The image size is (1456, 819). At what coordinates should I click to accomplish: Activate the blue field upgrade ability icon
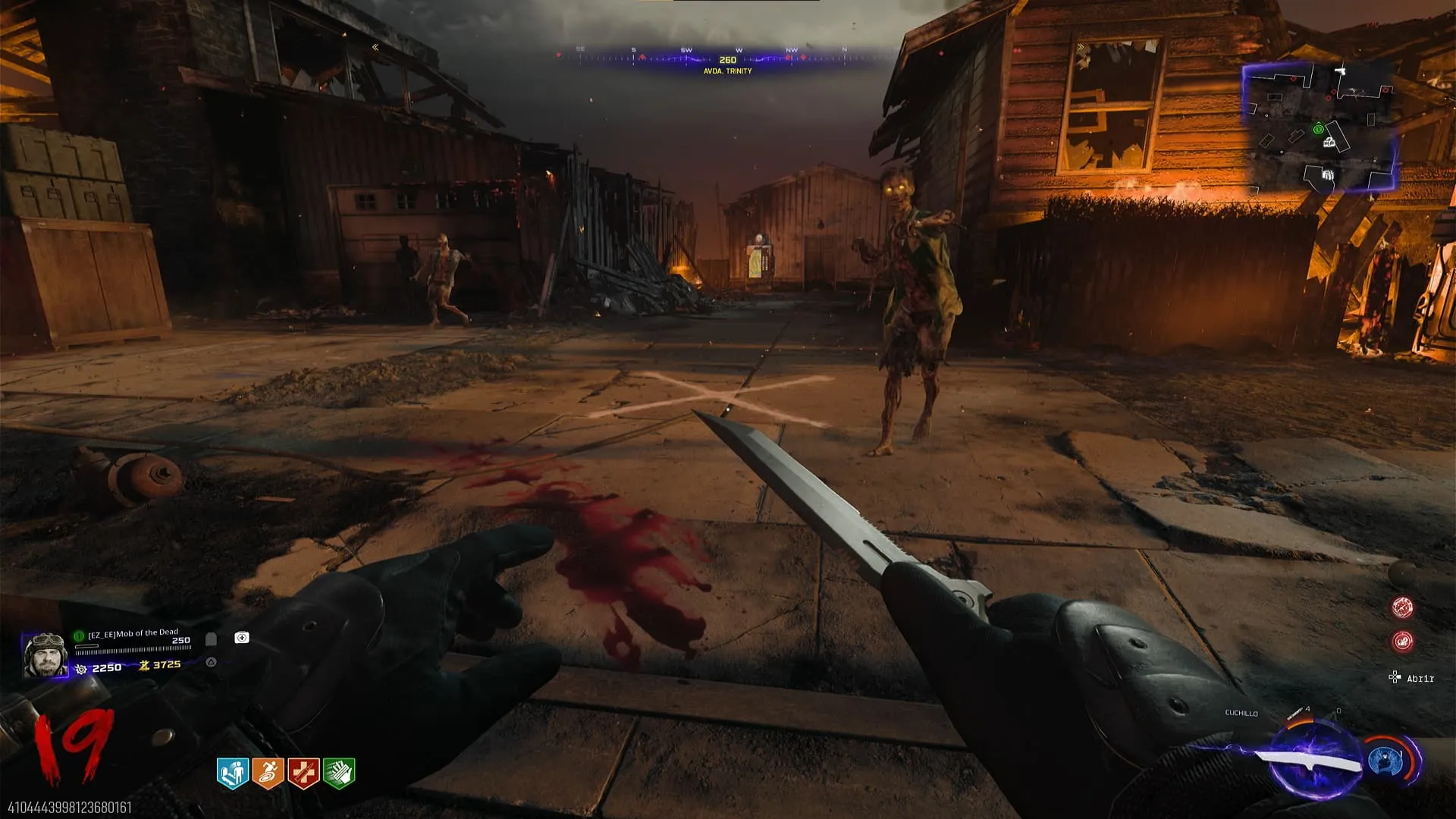coord(1387,761)
